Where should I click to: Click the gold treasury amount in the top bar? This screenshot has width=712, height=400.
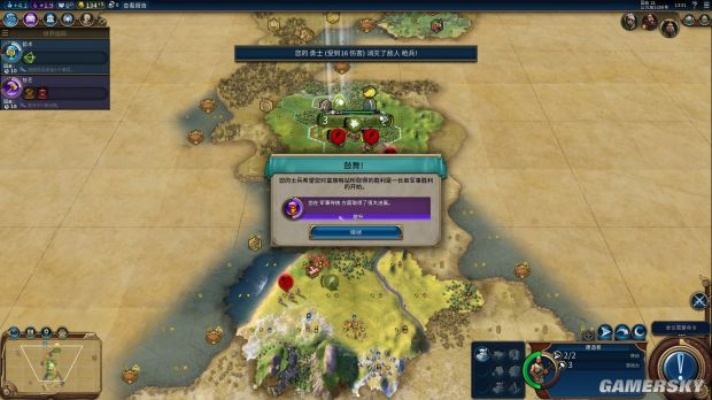(x=93, y=5)
